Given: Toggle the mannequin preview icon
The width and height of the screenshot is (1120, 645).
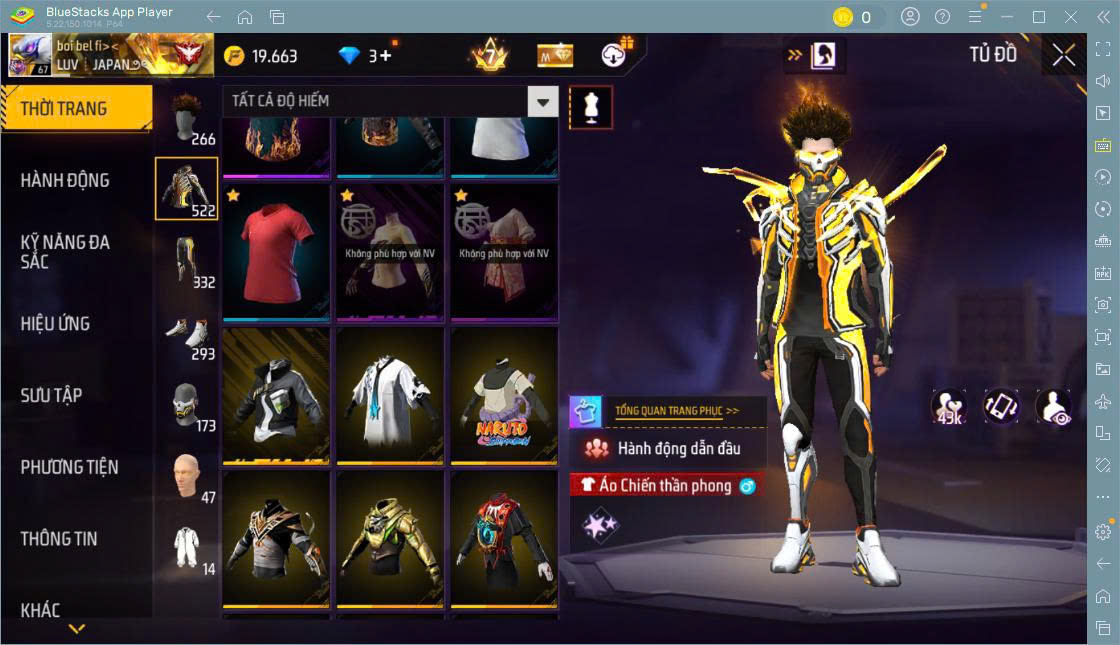Looking at the screenshot, I should (x=590, y=107).
